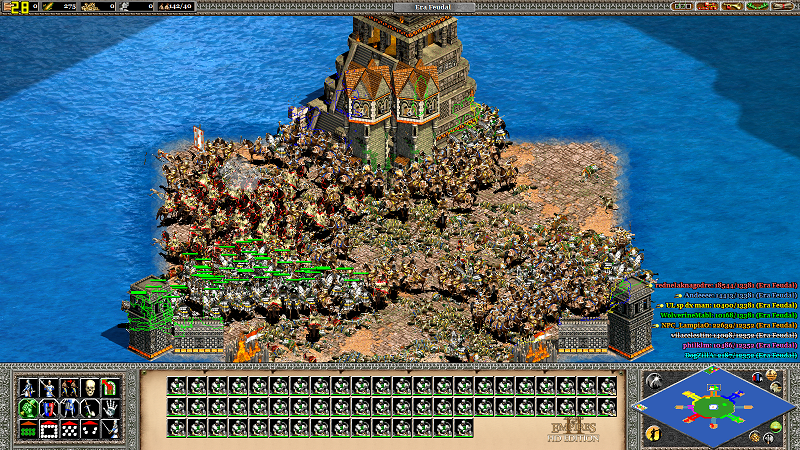Choose the staggered X-pattern formation

tap(69, 429)
